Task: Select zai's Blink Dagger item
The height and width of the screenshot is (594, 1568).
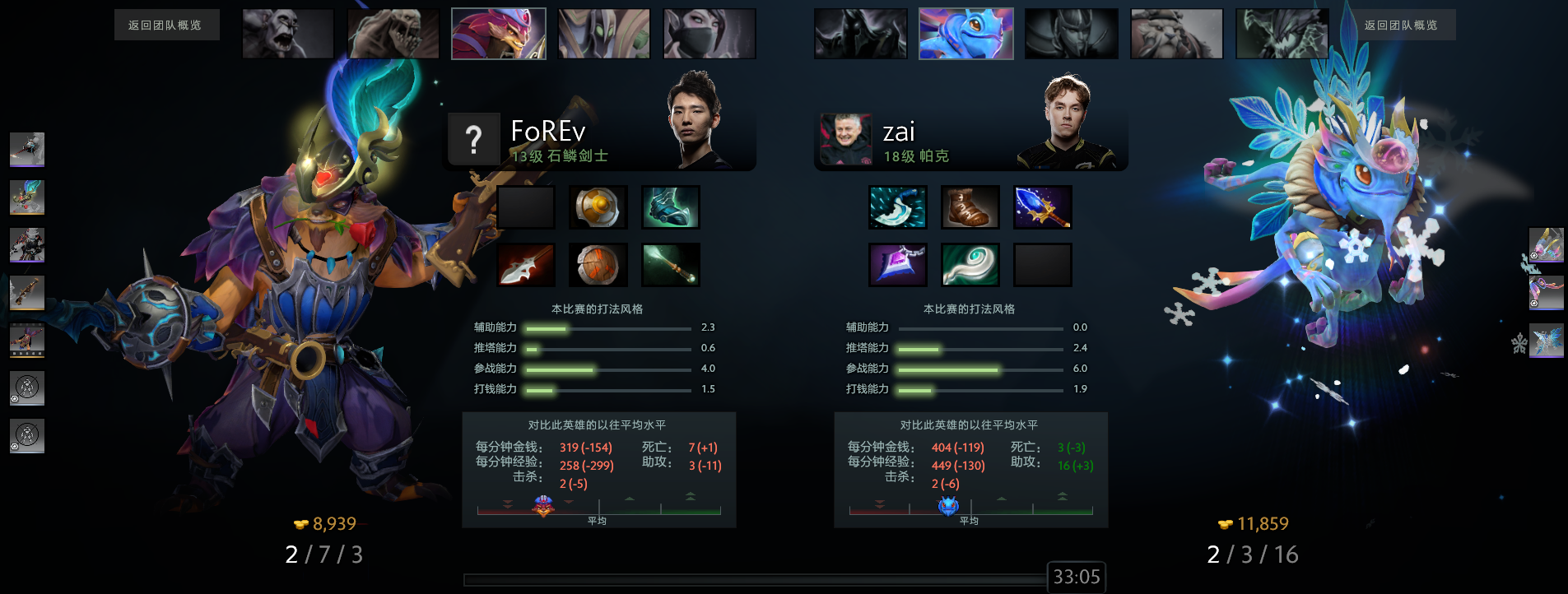Action: [x=898, y=207]
